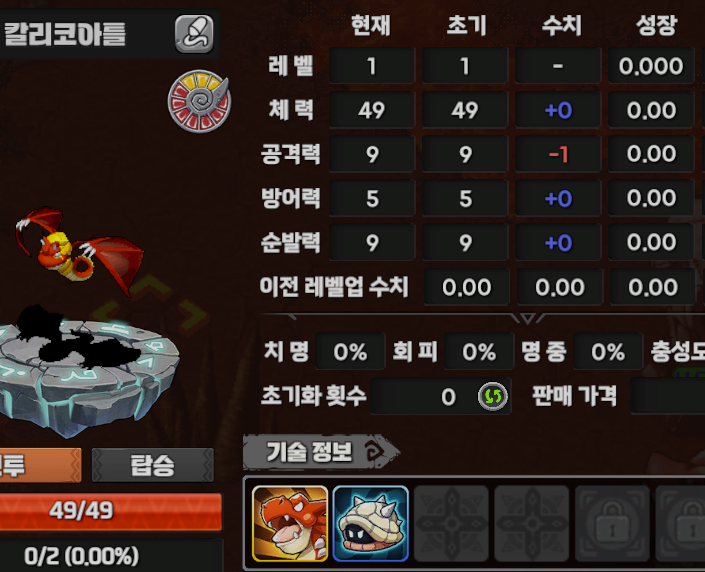This screenshot has width=705, height=572.
Task: Open the 기술 정보 skill info header
Action: point(320,452)
